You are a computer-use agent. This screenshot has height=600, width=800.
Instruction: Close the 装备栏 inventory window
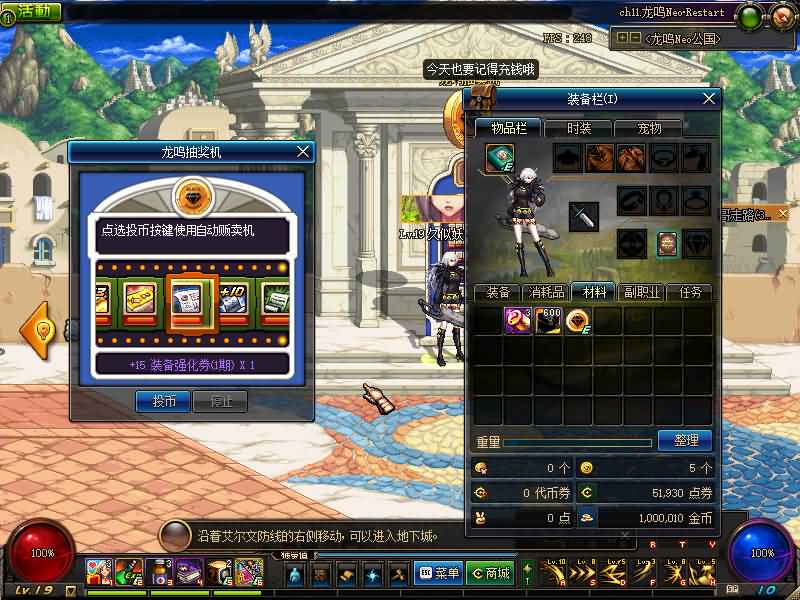click(x=709, y=98)
